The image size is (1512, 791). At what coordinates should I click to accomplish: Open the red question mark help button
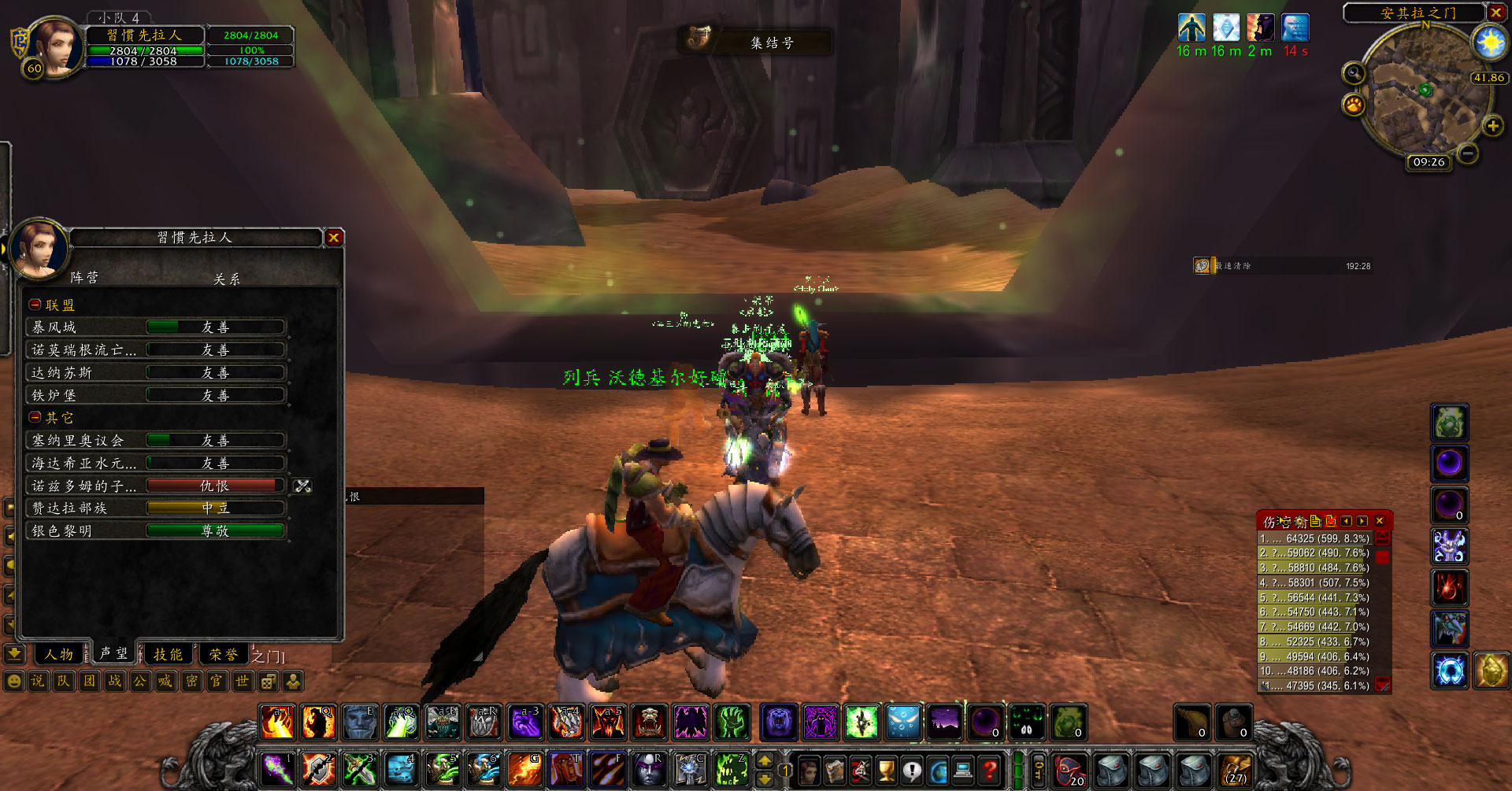(x=990, y=769)
